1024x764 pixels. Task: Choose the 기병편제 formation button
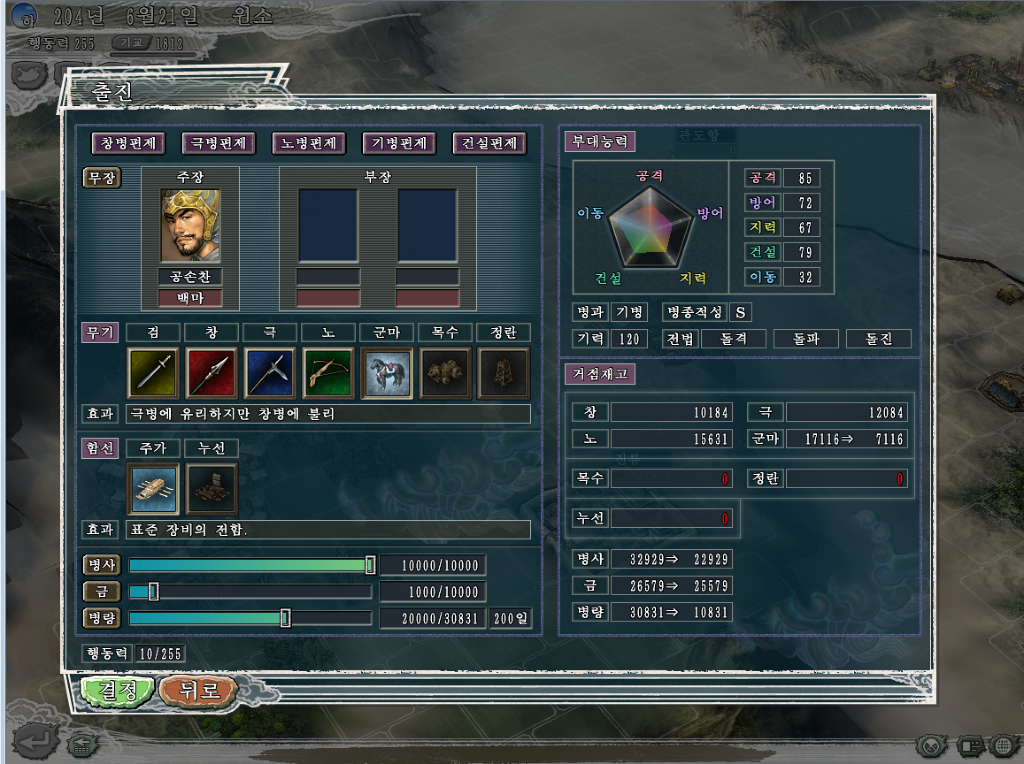[399, 143]
